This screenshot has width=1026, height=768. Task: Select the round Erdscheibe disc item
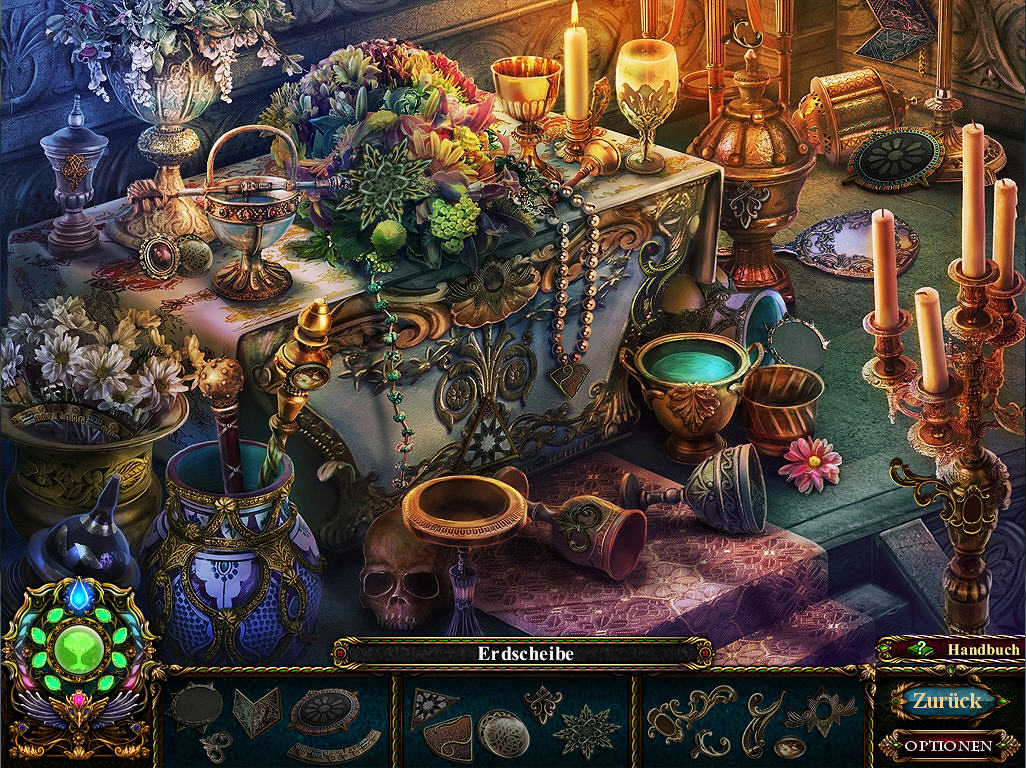tap(325, 710)
